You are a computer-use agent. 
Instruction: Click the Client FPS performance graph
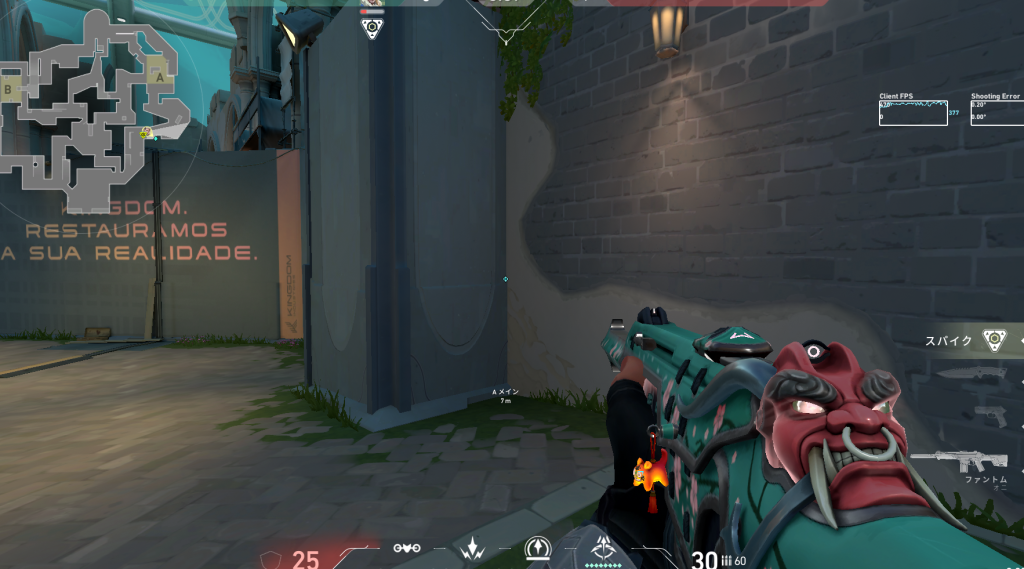(x=913, y=112)
